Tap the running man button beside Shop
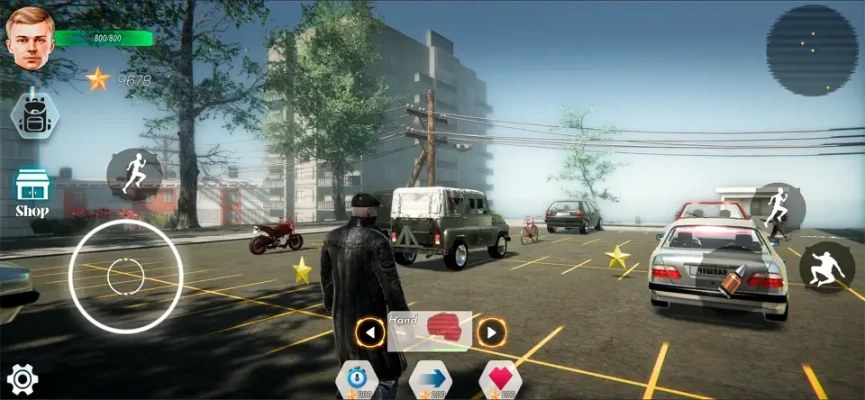This screenshot has width=865, height=400. (134, 174)
